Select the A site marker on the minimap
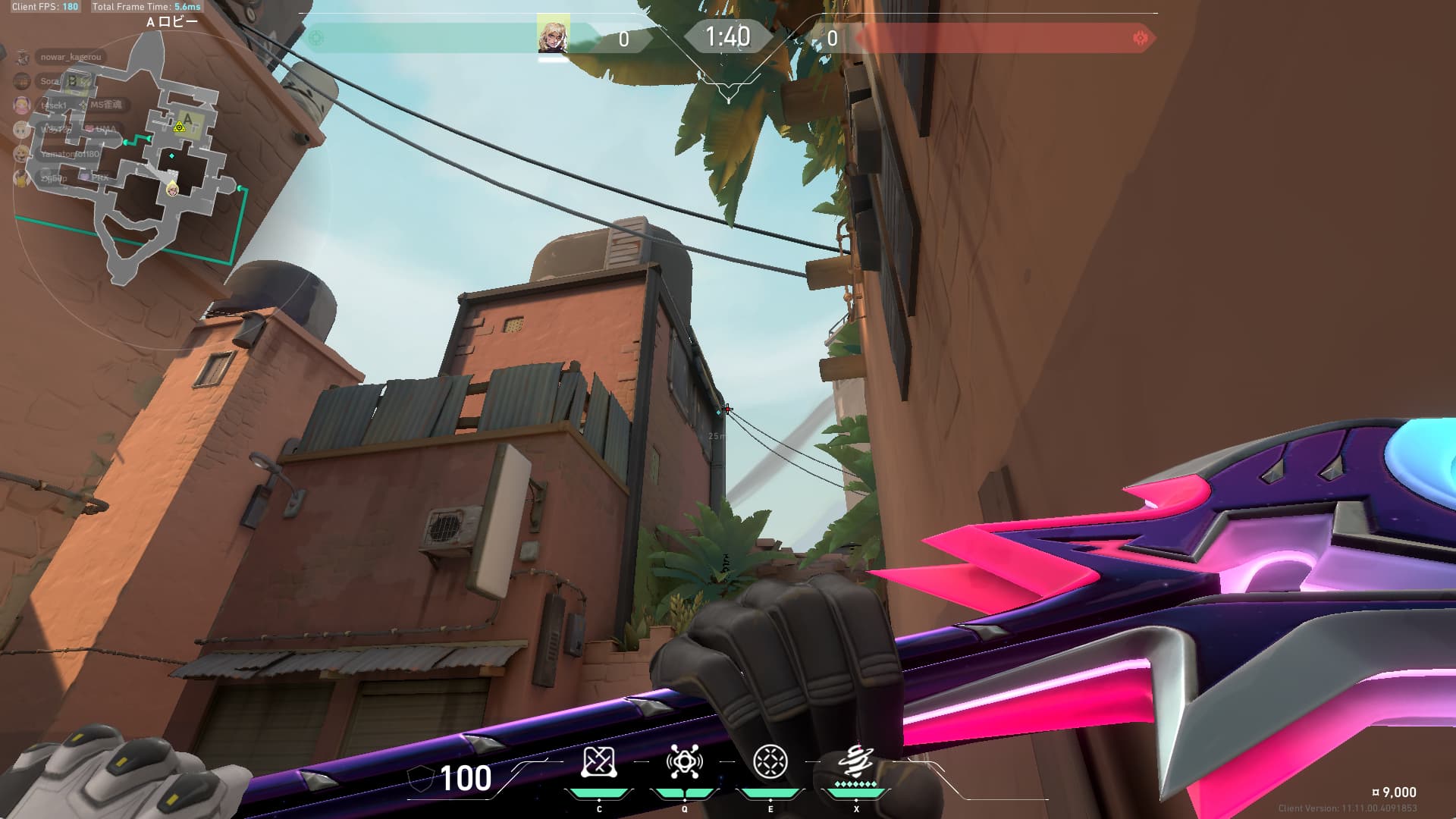1456x819 pixels. point(187,119)
